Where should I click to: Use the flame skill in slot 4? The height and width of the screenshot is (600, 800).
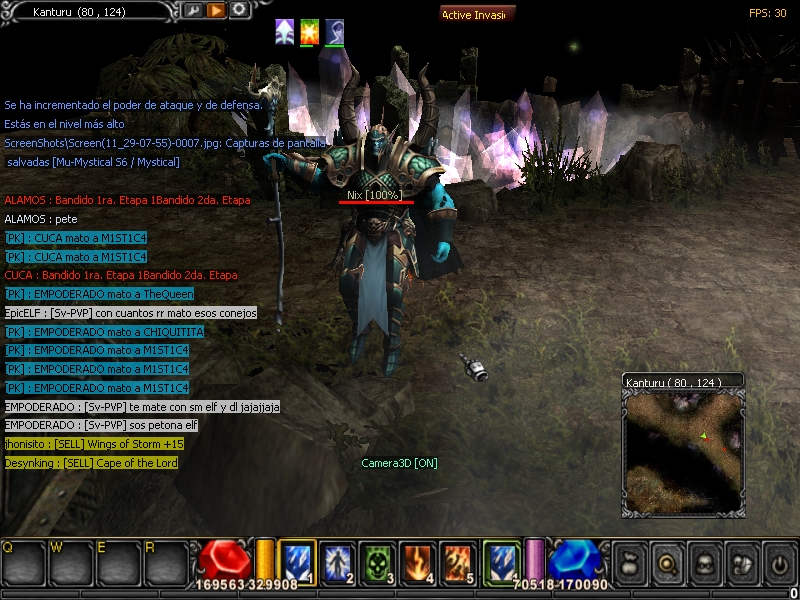pyautogui.click(x=414, y=561)
